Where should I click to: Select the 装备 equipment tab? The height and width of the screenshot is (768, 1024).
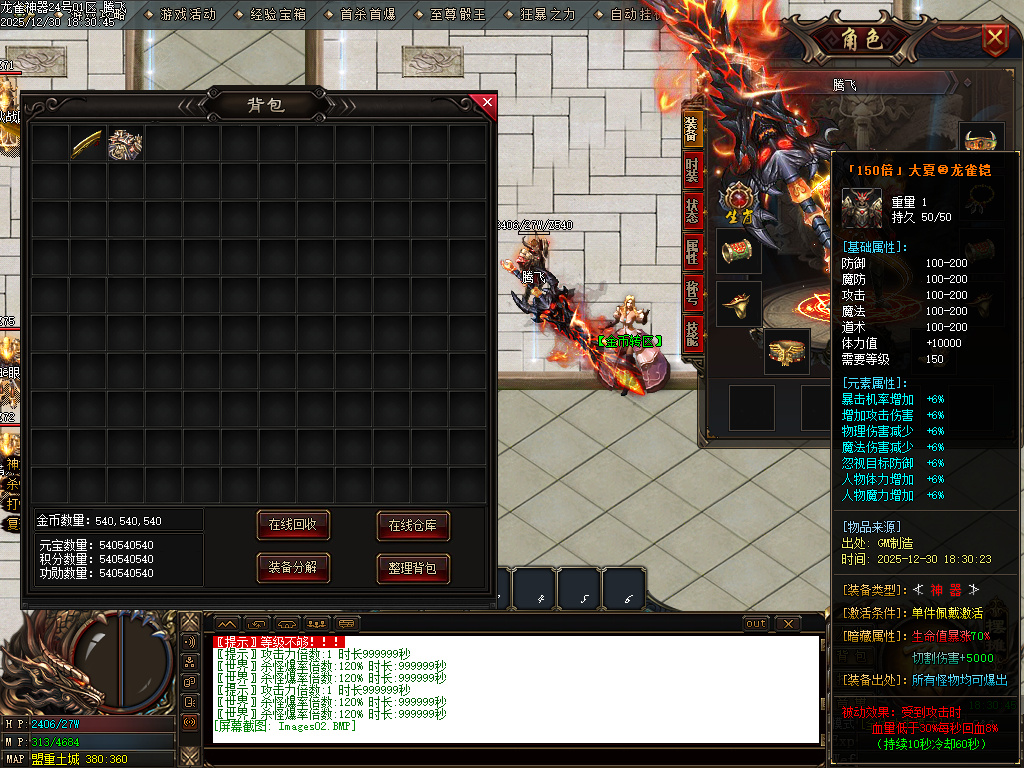pos(692,128)
